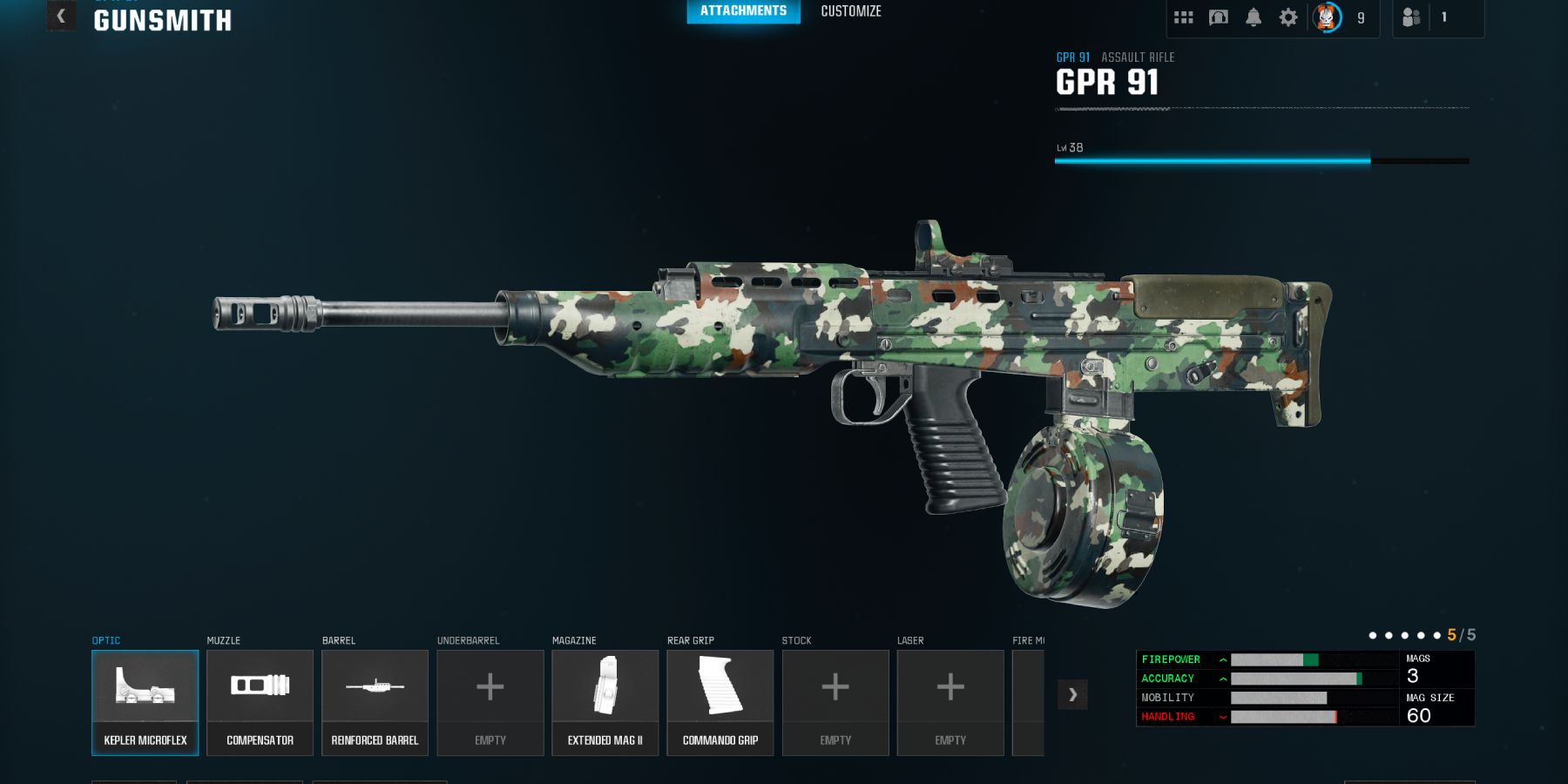Open settings with the gear icon
This screenshot has height=784, width=1568.
[1288, 17]
